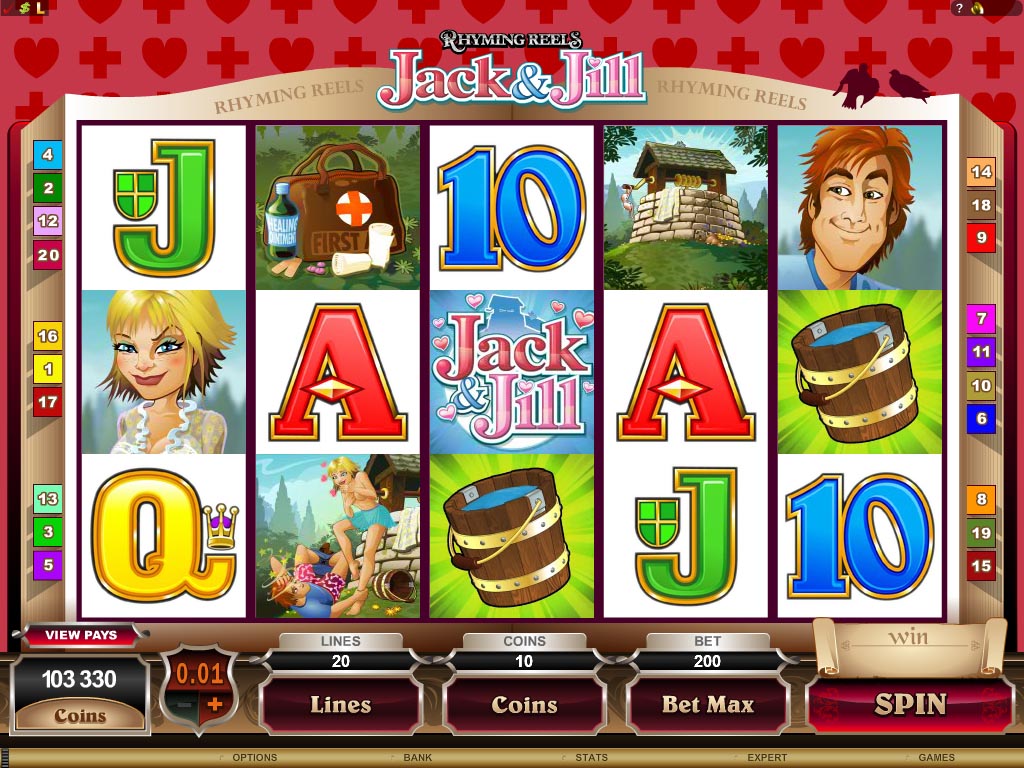Screen dimensions: 1024x768
Task: Show the Stats panel
Action: click(x=592, y=758)
